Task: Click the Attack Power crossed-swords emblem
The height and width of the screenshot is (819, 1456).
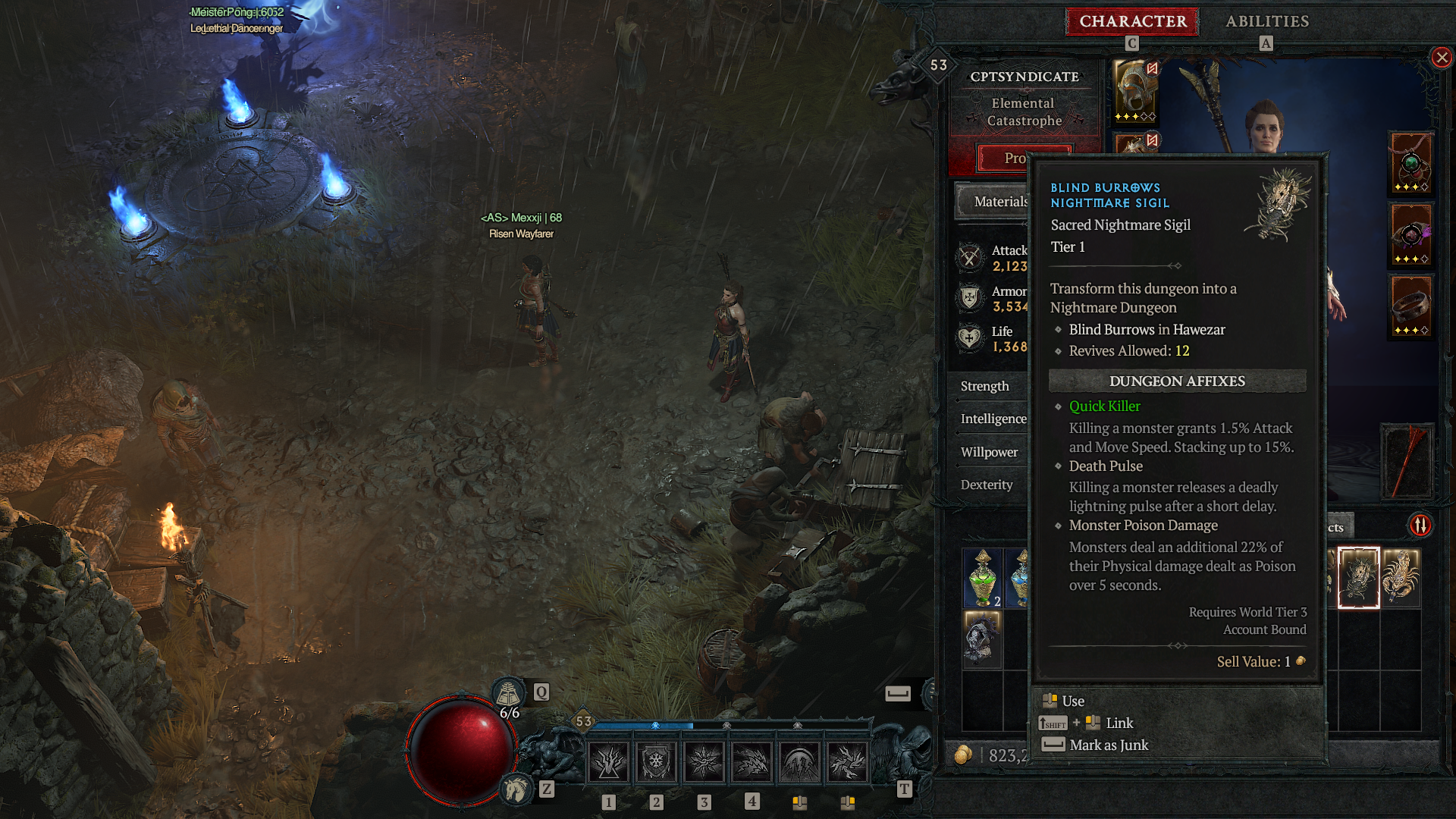Action: coord(968,258)
